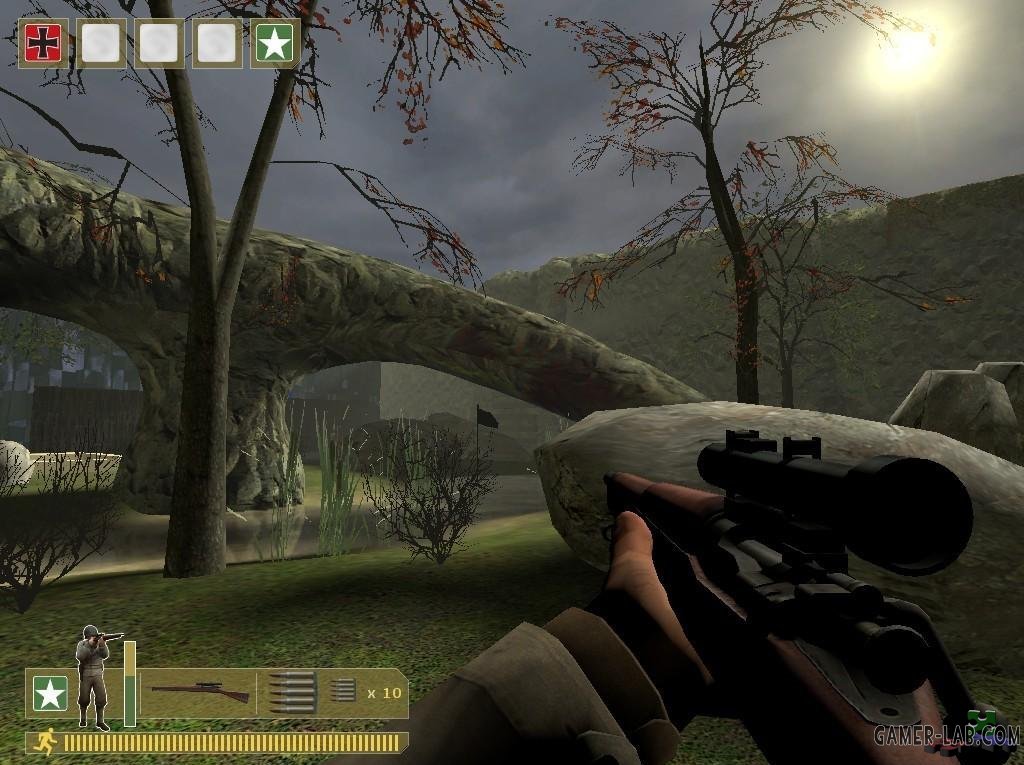Click the German iron cross flag icon
This screenshot has width=1024, height=765.
[43, 43]
